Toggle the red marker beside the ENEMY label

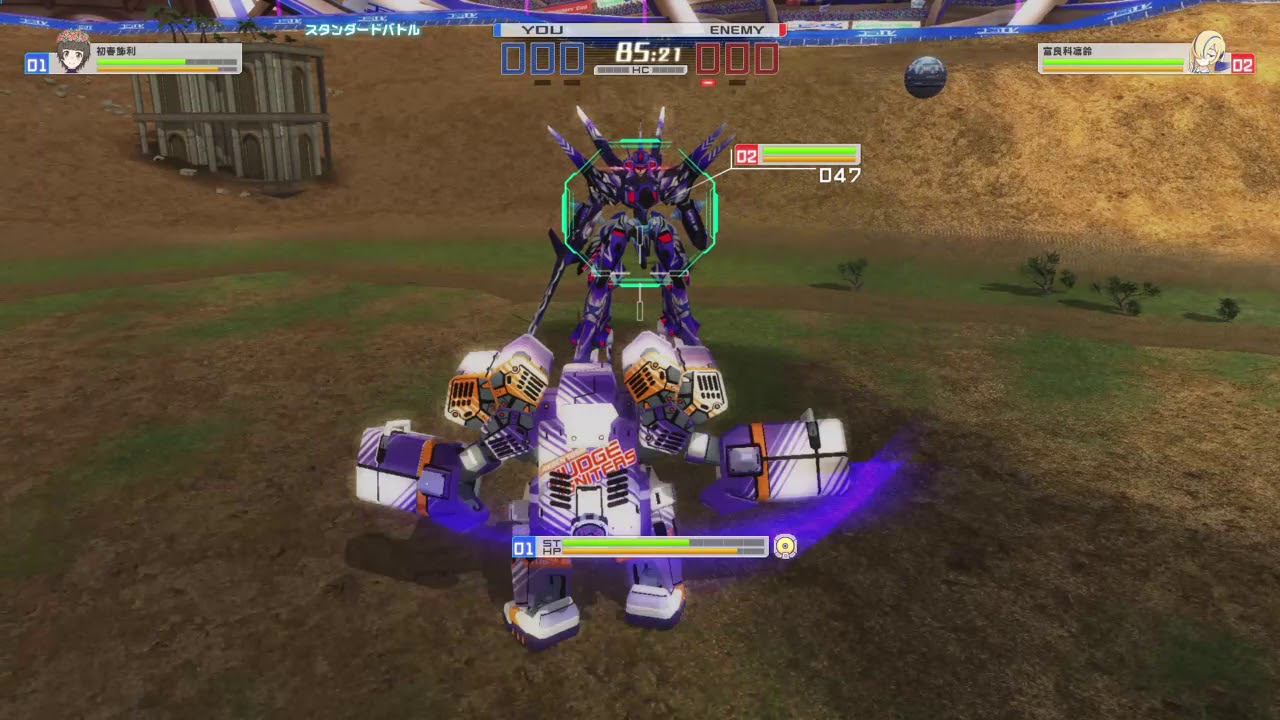(x=781, y=29)
